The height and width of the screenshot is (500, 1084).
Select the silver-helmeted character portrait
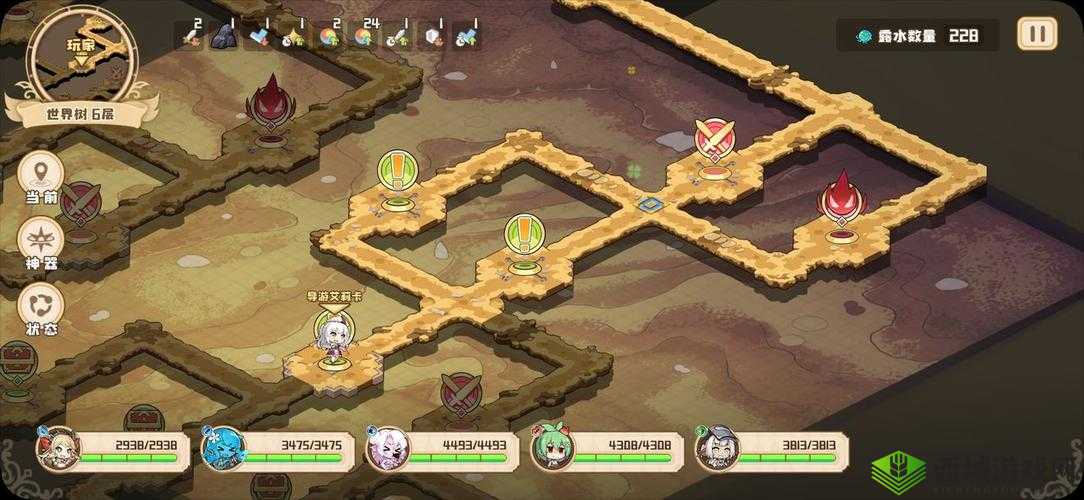(x=714, y=447)
